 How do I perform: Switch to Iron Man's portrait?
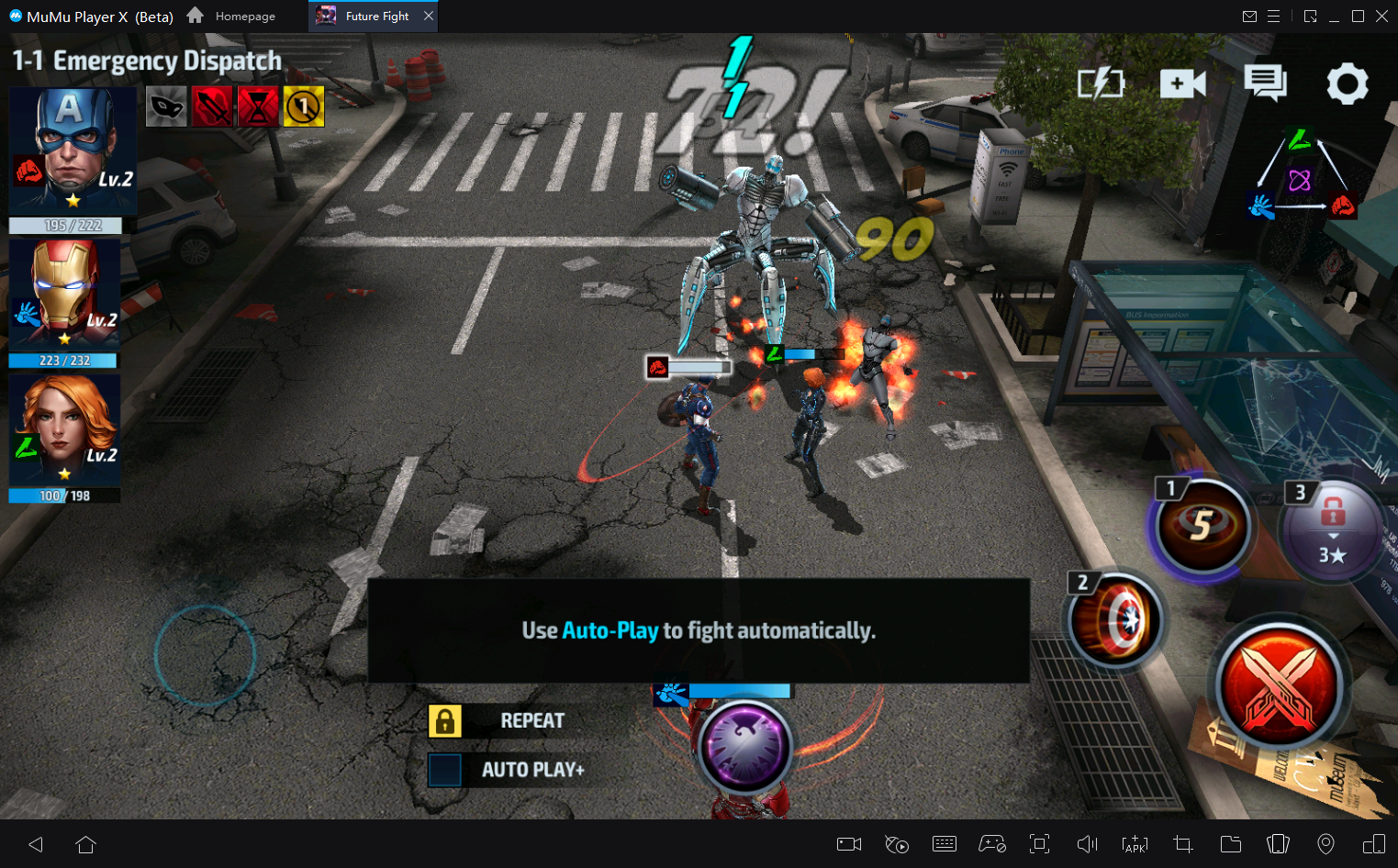click(x=66, y=292)
